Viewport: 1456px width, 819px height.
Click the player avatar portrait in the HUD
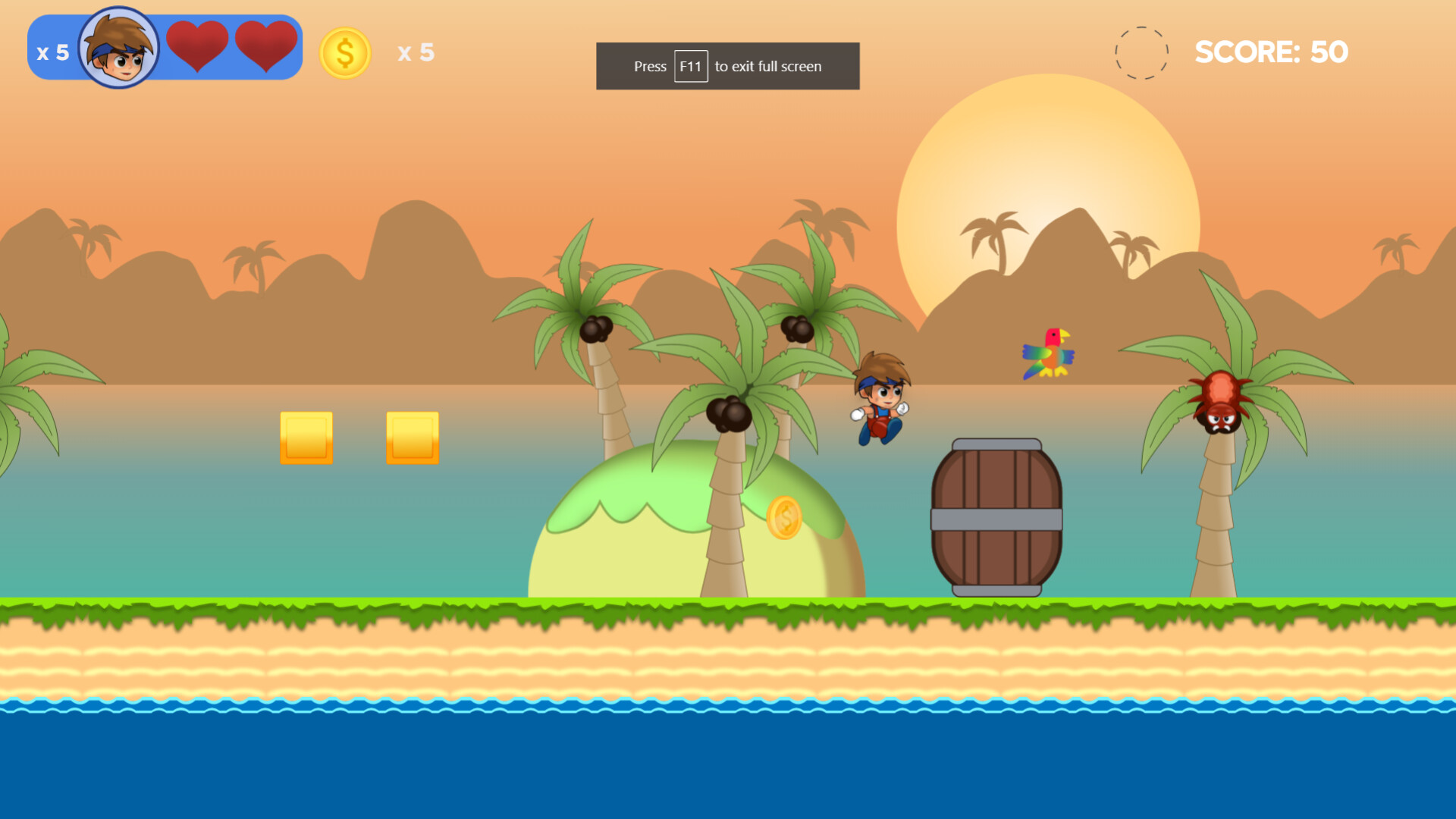pos(121,47)
